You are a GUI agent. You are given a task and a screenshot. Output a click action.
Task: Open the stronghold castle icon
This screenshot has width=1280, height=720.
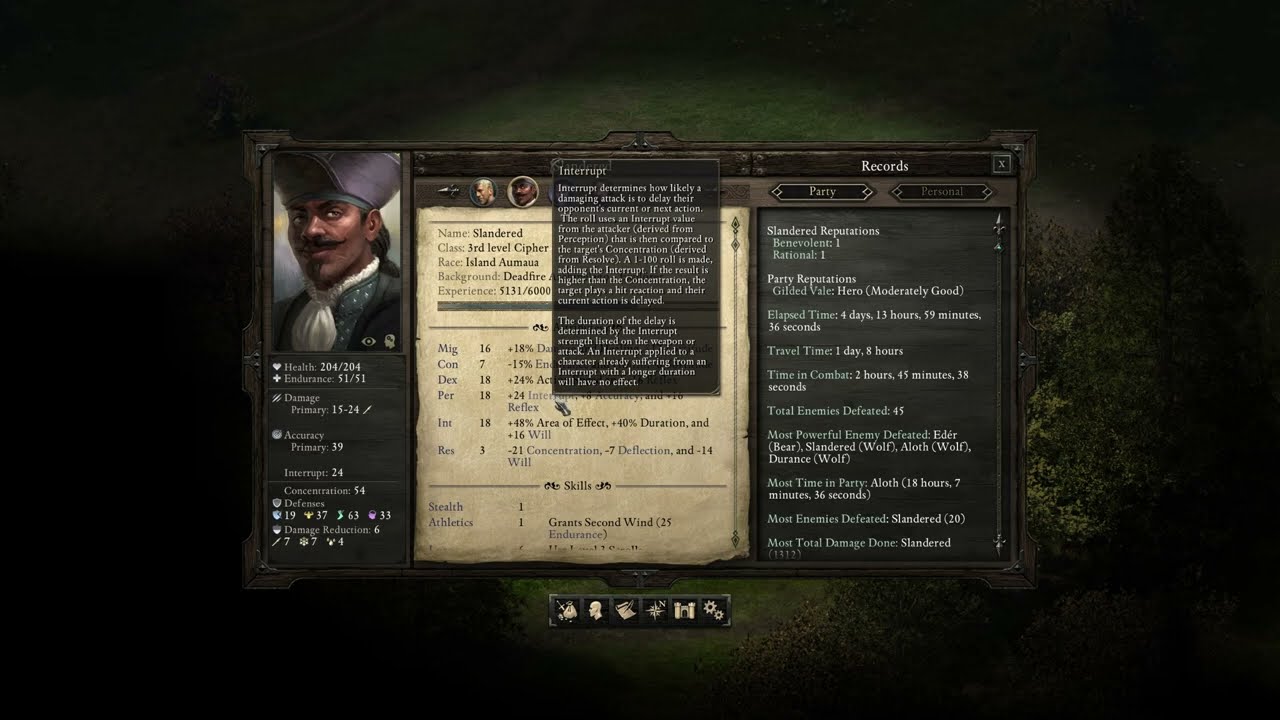[684, 610]
